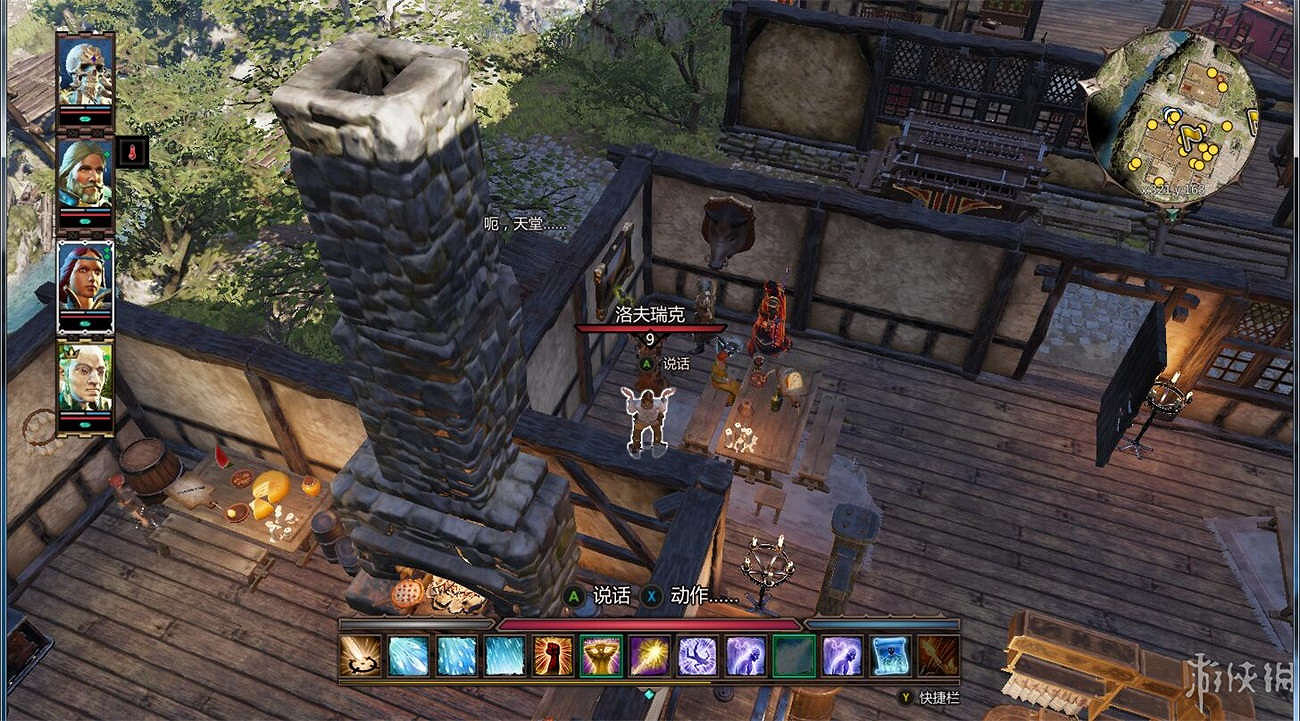Screen dimensions: 1300x721
Task: Use the blue scroll hotbar item
Action: tap(890, 656)
